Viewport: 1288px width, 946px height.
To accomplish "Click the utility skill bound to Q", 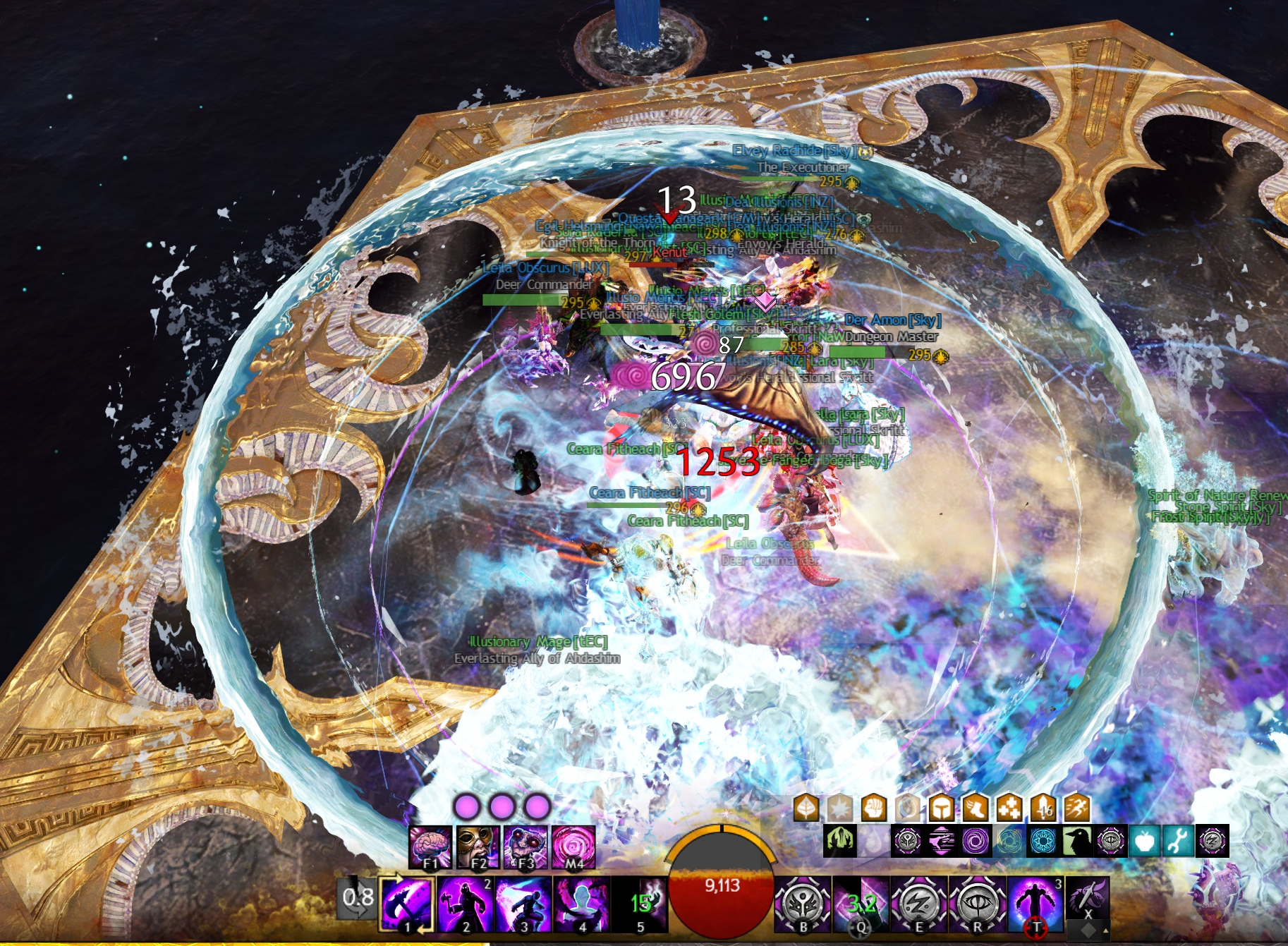I will (861, 904).
